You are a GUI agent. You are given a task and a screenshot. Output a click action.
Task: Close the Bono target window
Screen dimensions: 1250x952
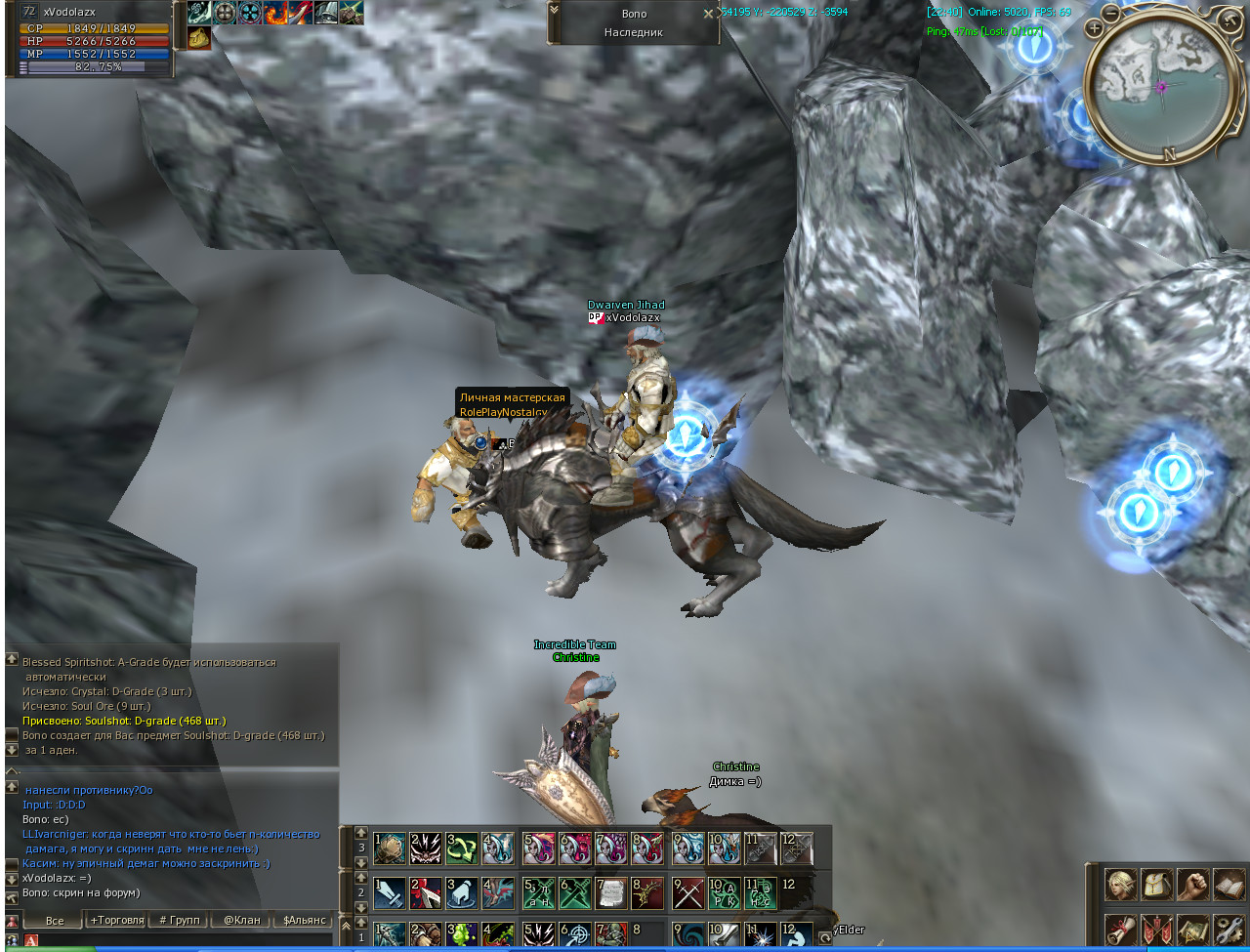pyautogui.click(x=708, y=15)
